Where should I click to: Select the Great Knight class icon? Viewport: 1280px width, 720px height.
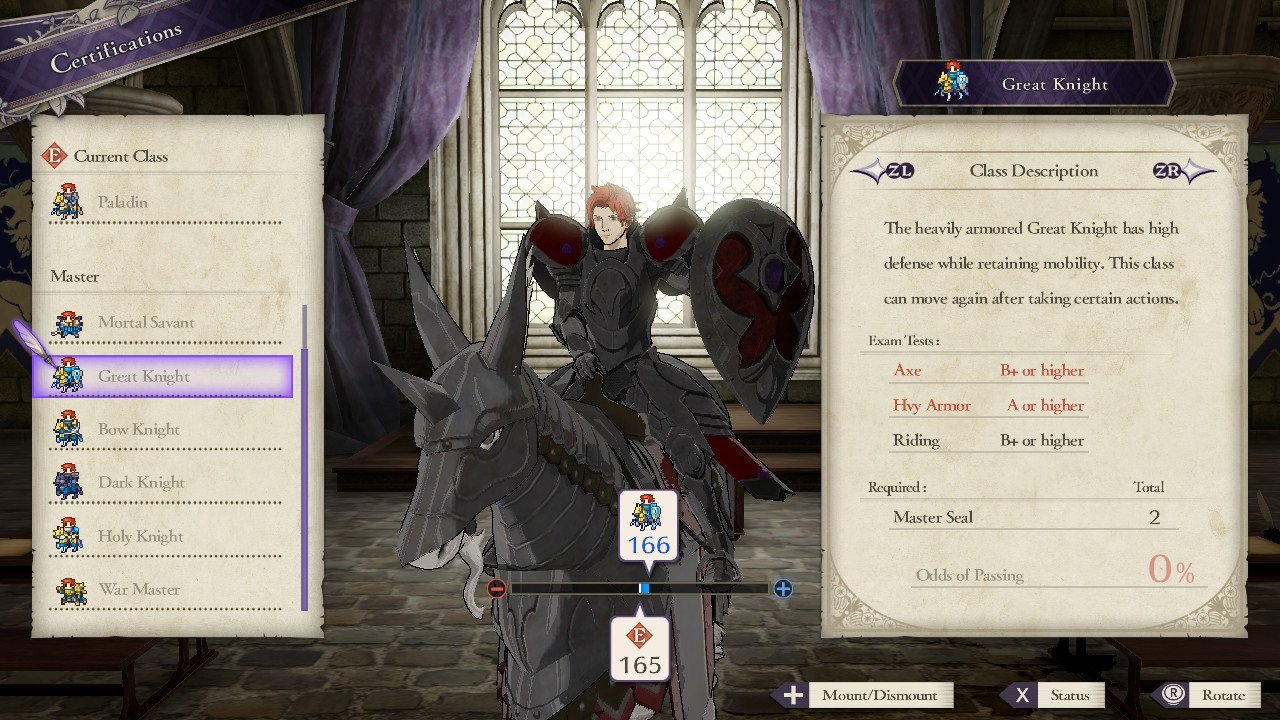pos(67,374)
